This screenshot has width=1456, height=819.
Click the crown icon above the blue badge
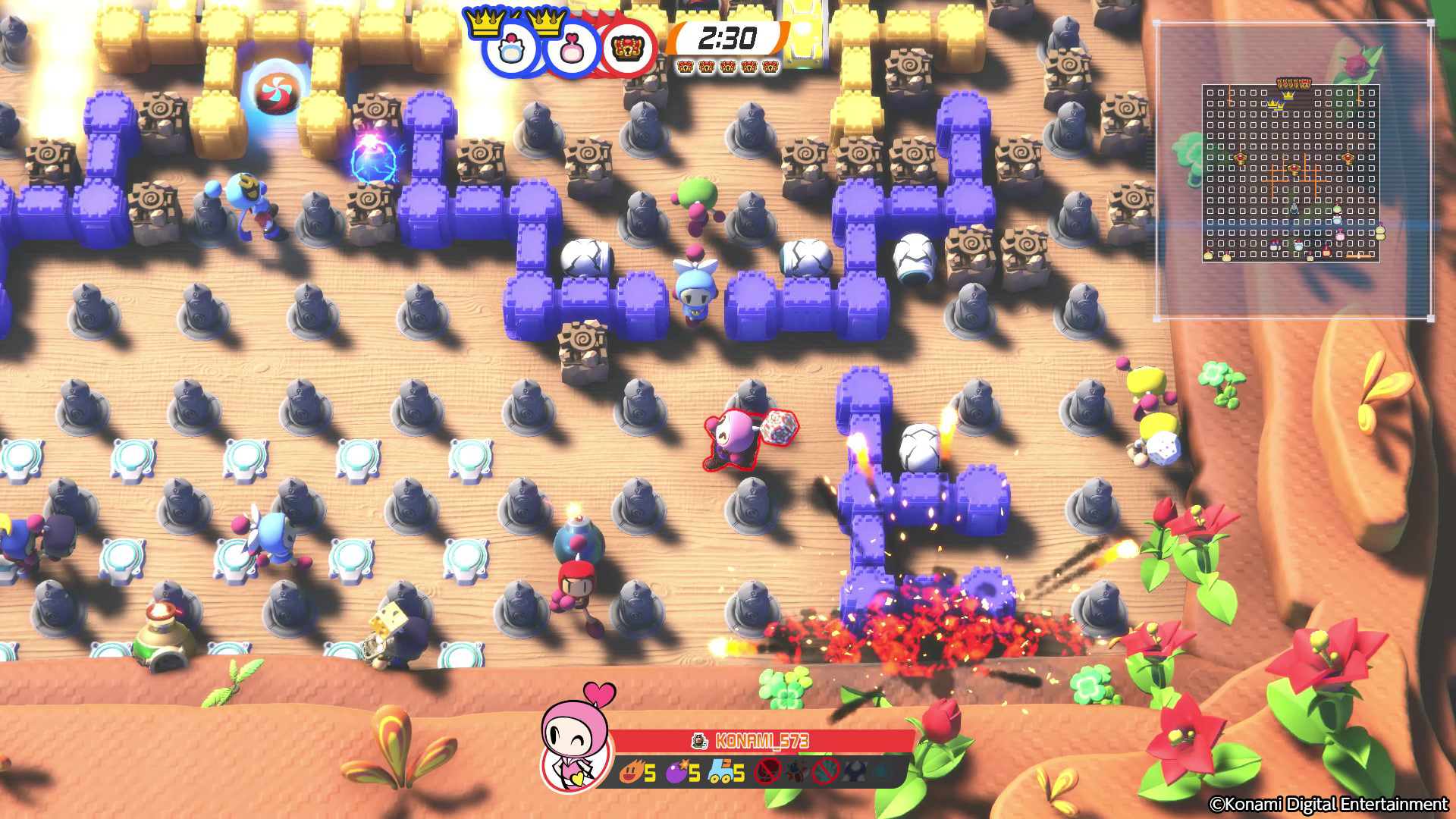(x=485, y=22)
